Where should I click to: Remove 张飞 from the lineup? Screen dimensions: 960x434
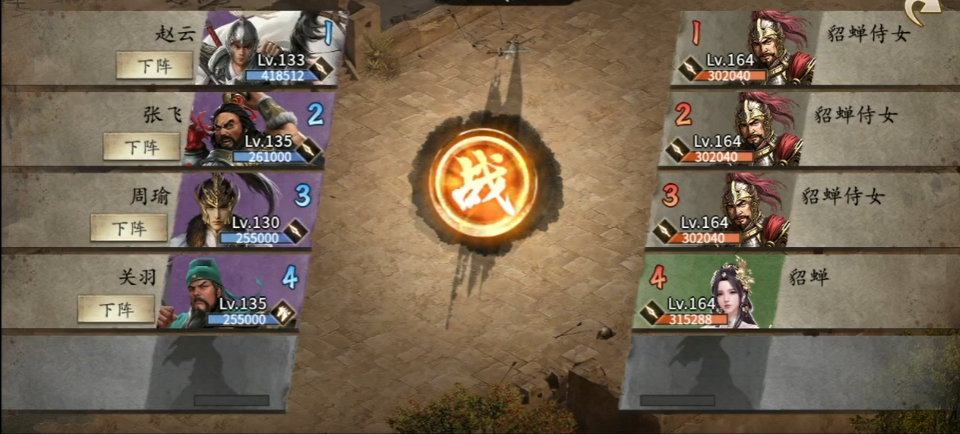(x=142, y=147)
